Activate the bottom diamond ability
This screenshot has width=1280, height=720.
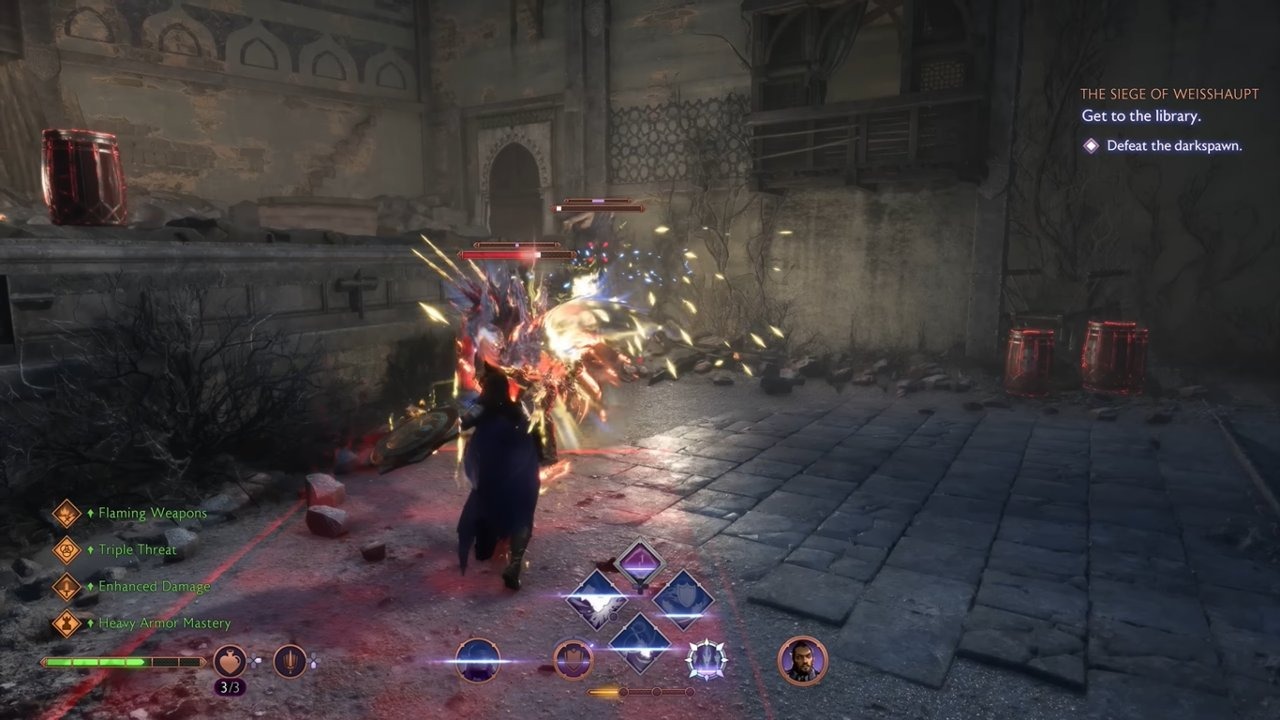(640, 640)
